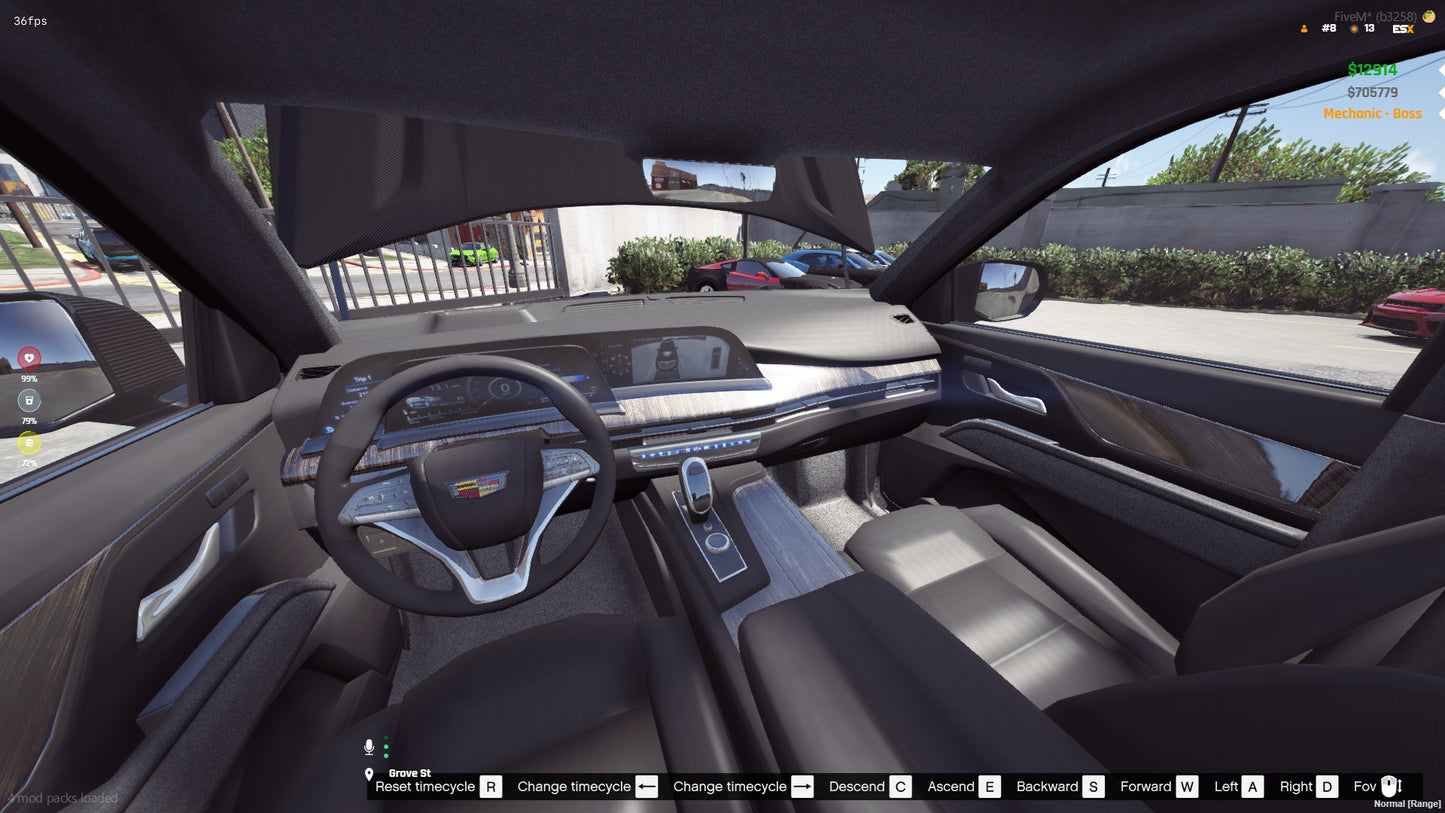Click the green $12914 cash amount

click(1372, 69)
